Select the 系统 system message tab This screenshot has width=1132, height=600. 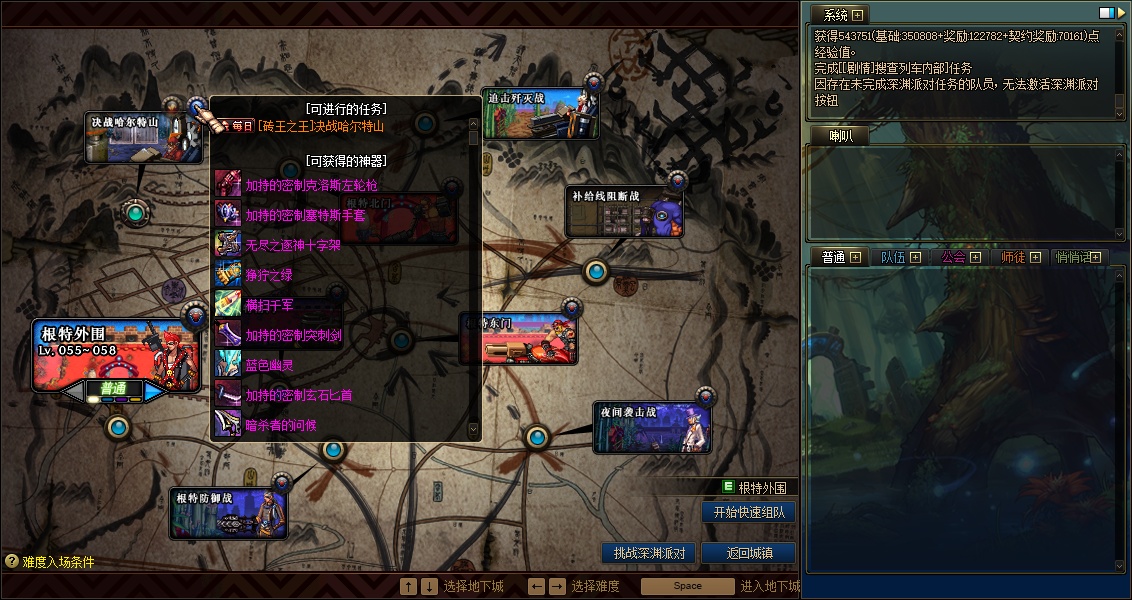click(835, 15)
